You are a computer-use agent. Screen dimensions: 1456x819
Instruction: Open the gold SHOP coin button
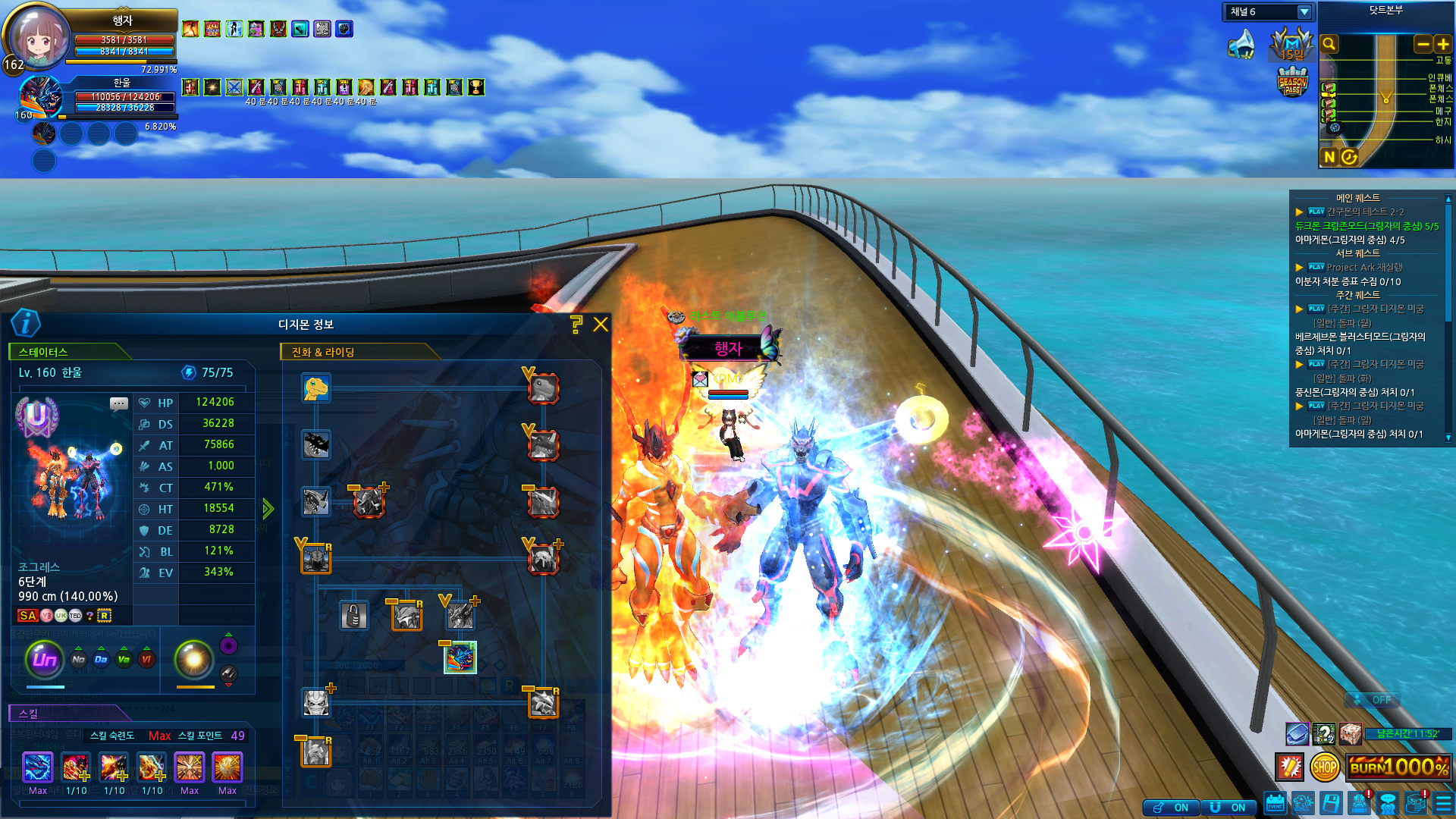[x=1325, y=767]
